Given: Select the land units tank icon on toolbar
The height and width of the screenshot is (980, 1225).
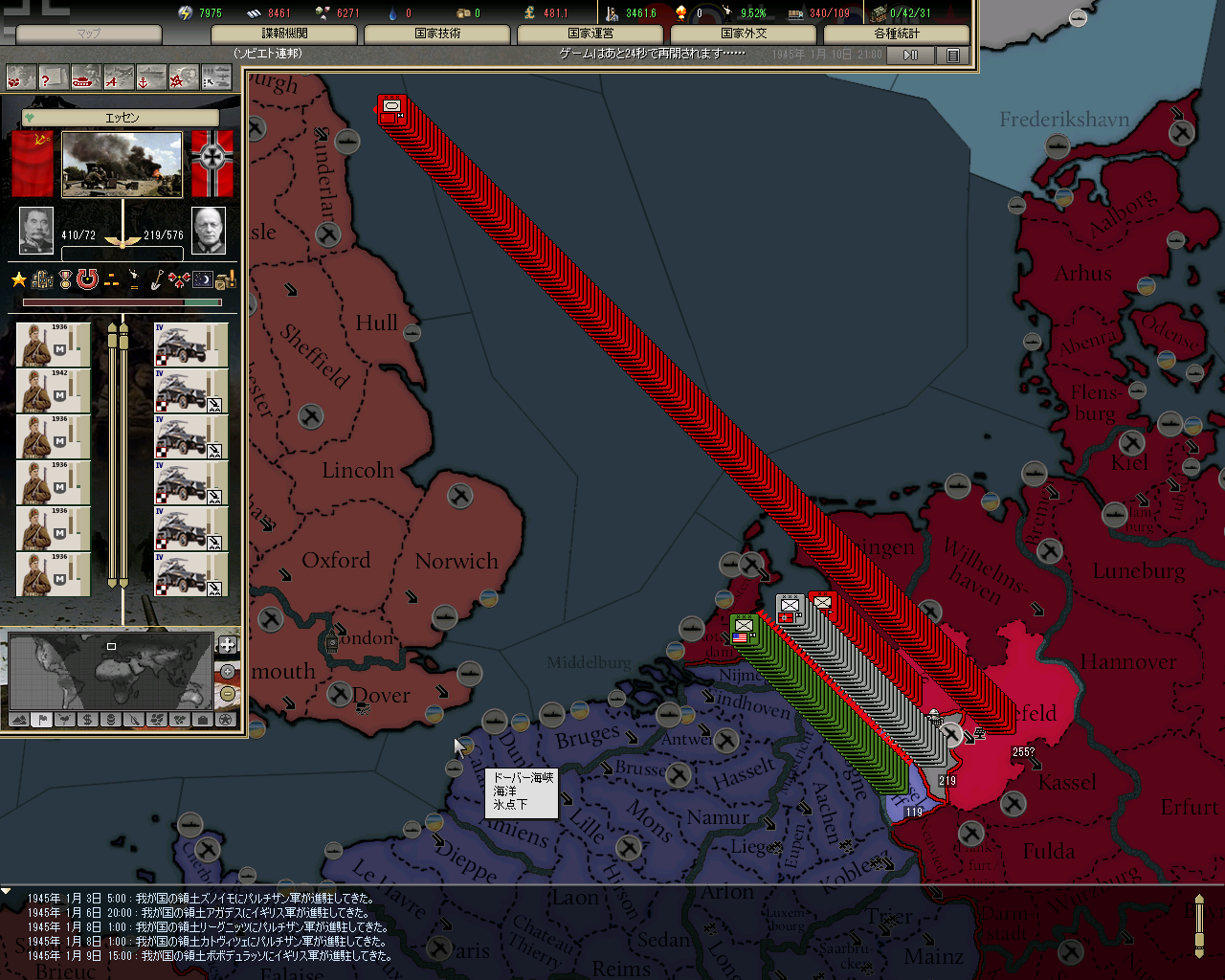Looking at the screenshot, I should click(x=84, y=78).
